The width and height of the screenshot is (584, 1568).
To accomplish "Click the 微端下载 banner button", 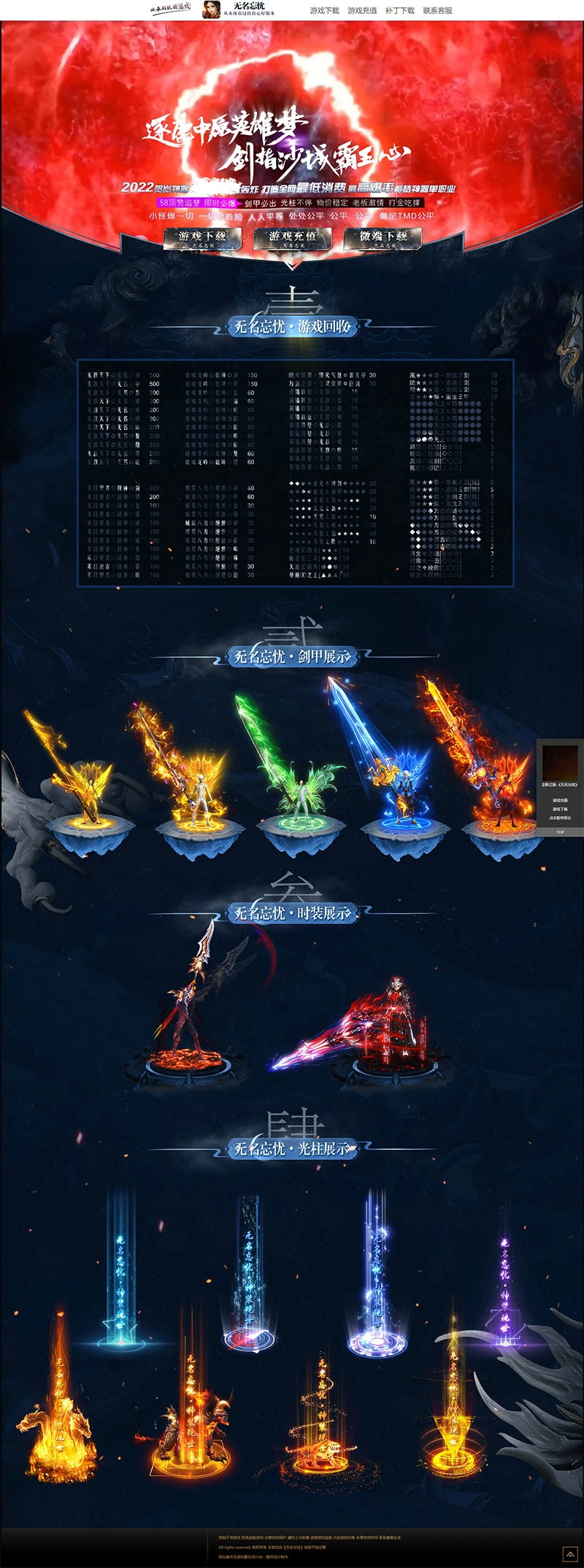I will (383, 239).
